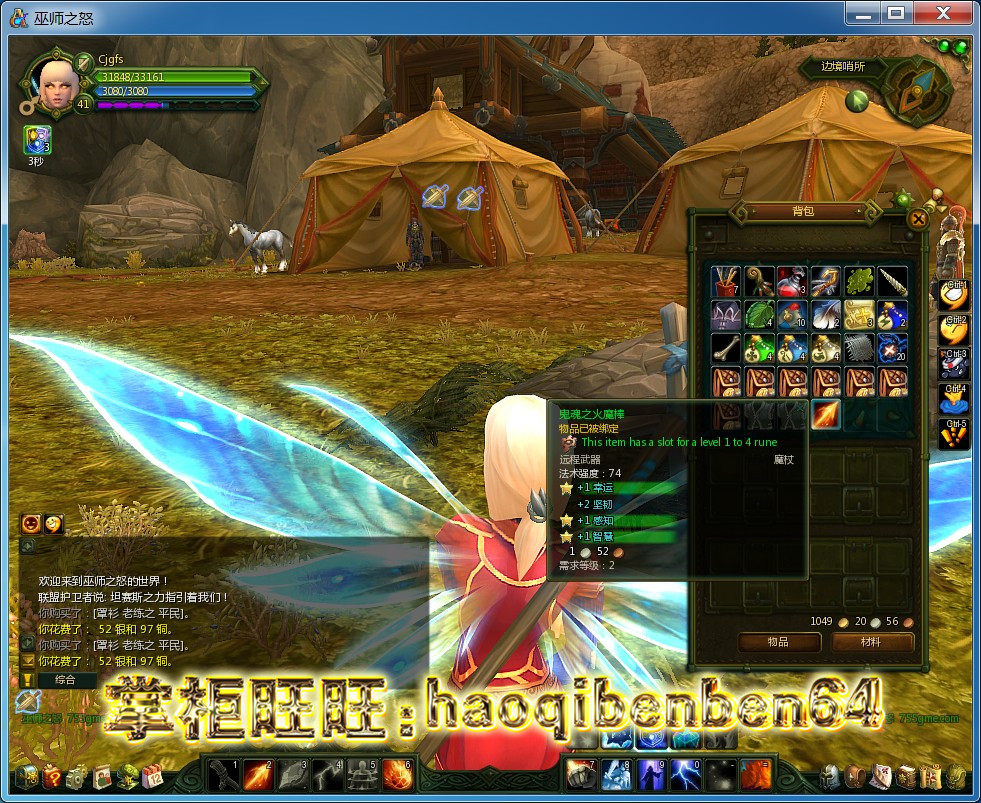Viewport: 981px width, 803px height.
Task: Switch to the 物品 items tab
Action: [778, 641]
